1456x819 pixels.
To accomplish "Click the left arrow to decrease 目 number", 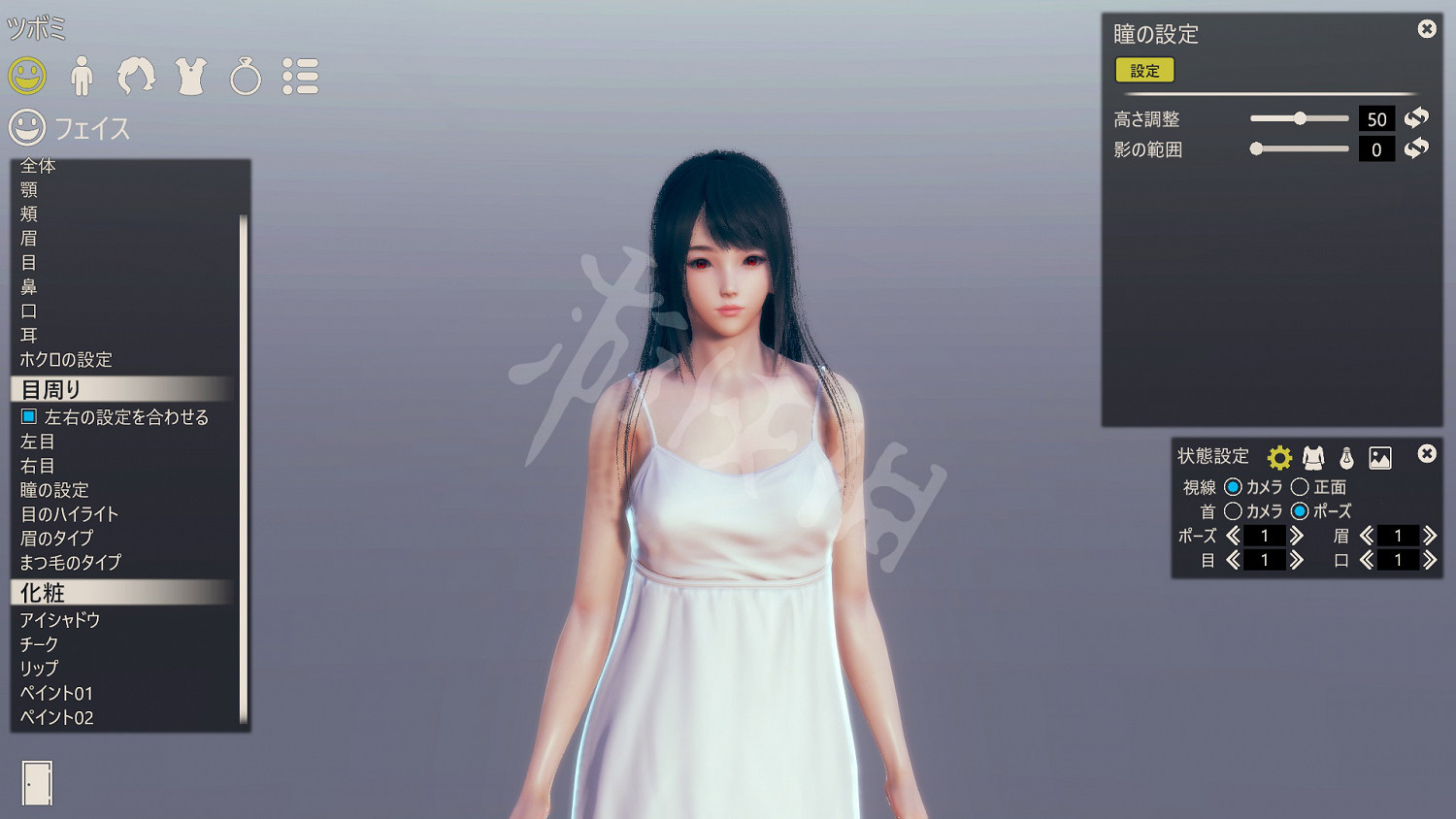I will [x=1232, y=560].
